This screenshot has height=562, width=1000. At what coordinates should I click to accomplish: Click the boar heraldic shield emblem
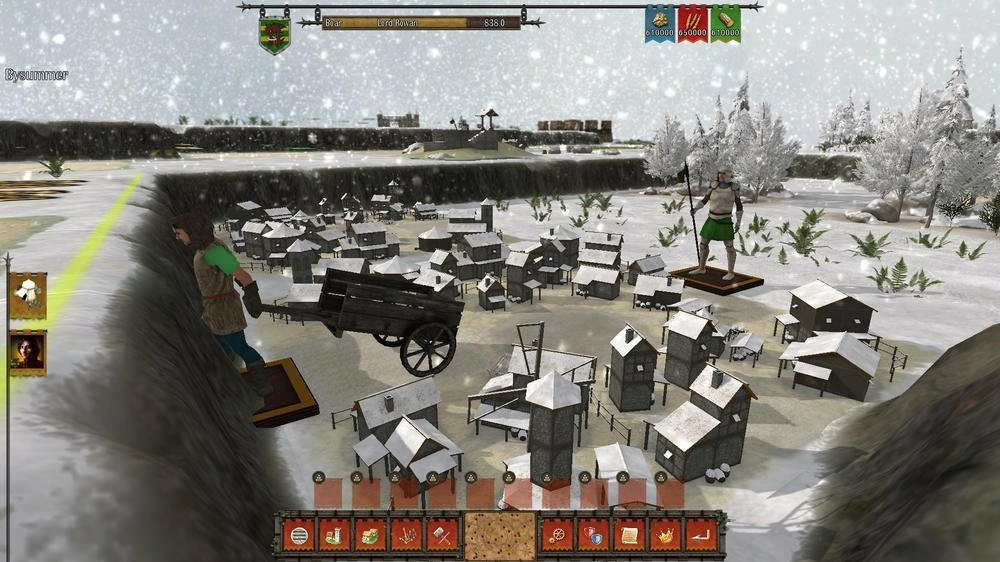274,32
